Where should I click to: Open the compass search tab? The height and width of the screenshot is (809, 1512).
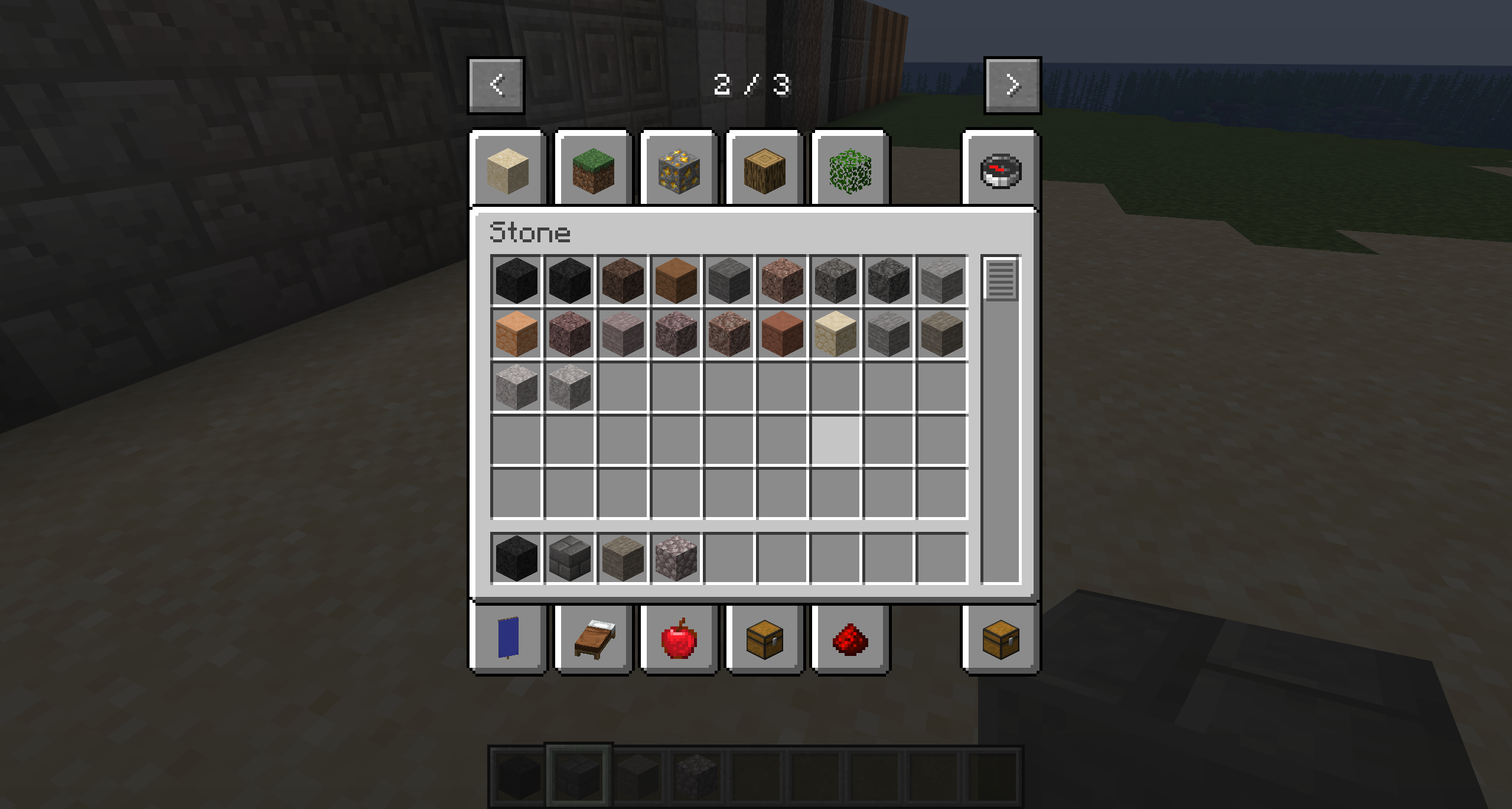coord(1001,170)
